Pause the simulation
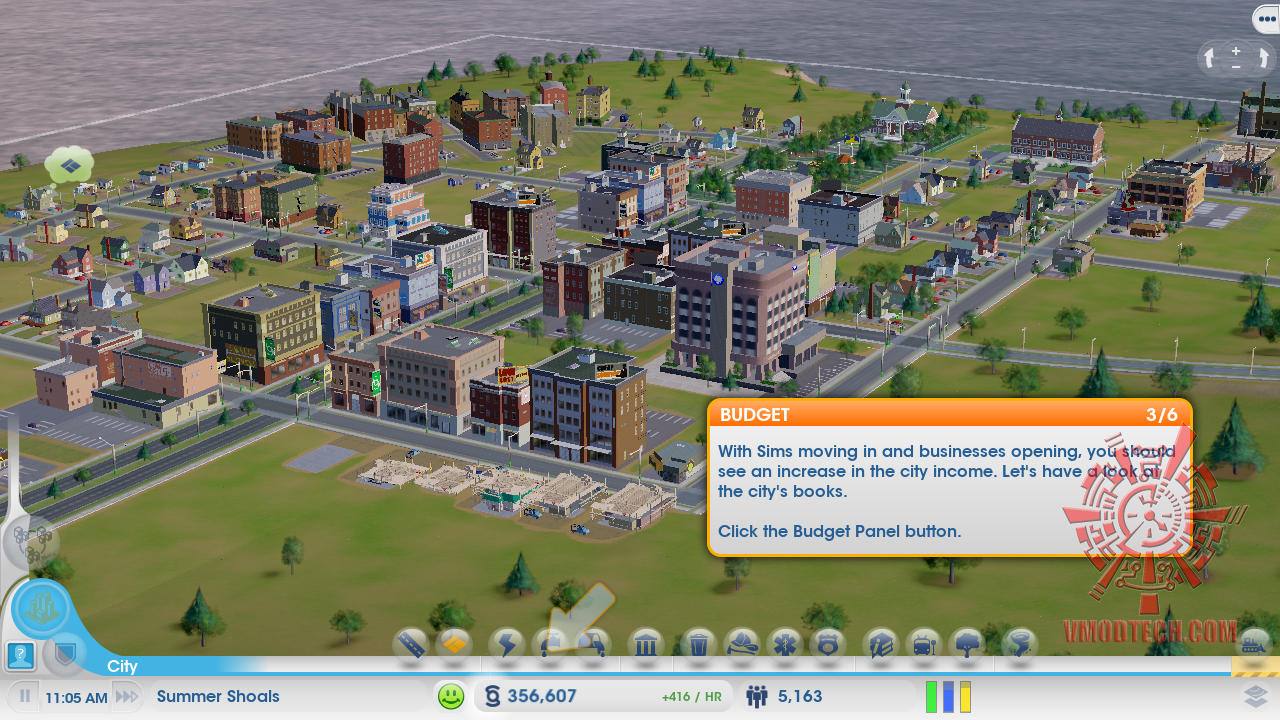The width and height of the screenshot is (1280, 720). 25,696
